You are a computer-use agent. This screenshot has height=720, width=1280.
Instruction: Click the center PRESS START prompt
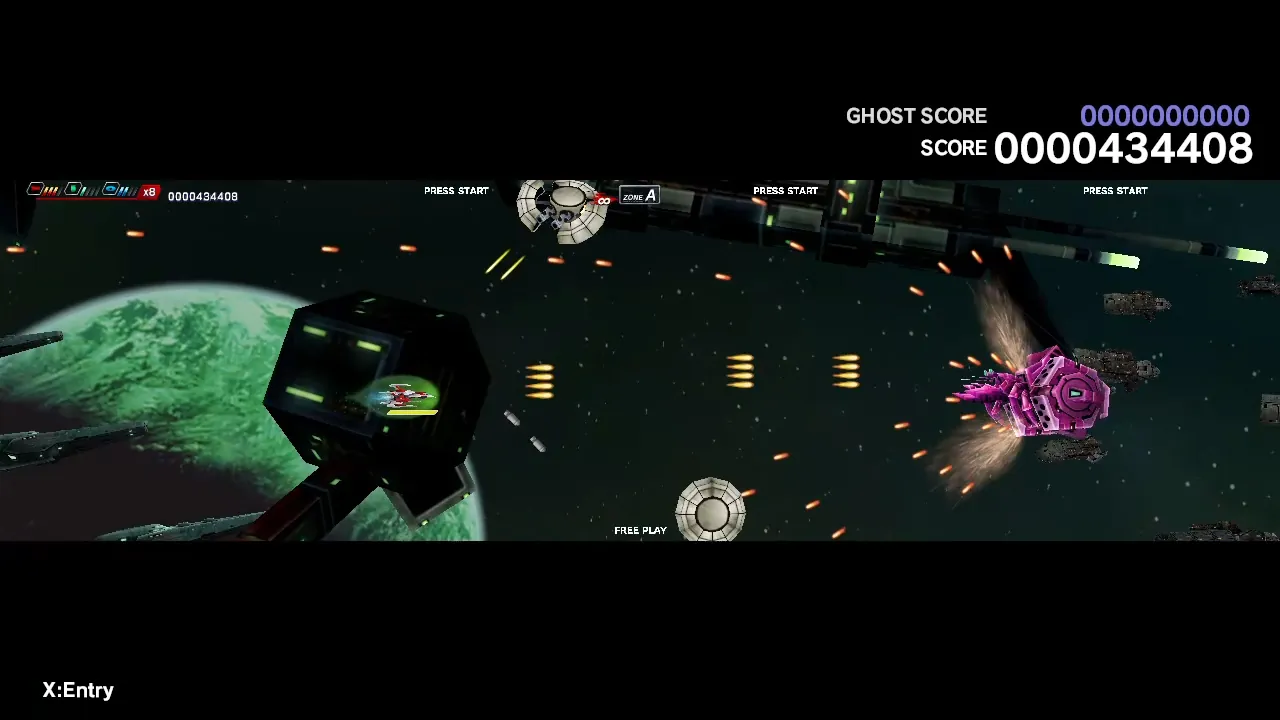tap(785, 190)
